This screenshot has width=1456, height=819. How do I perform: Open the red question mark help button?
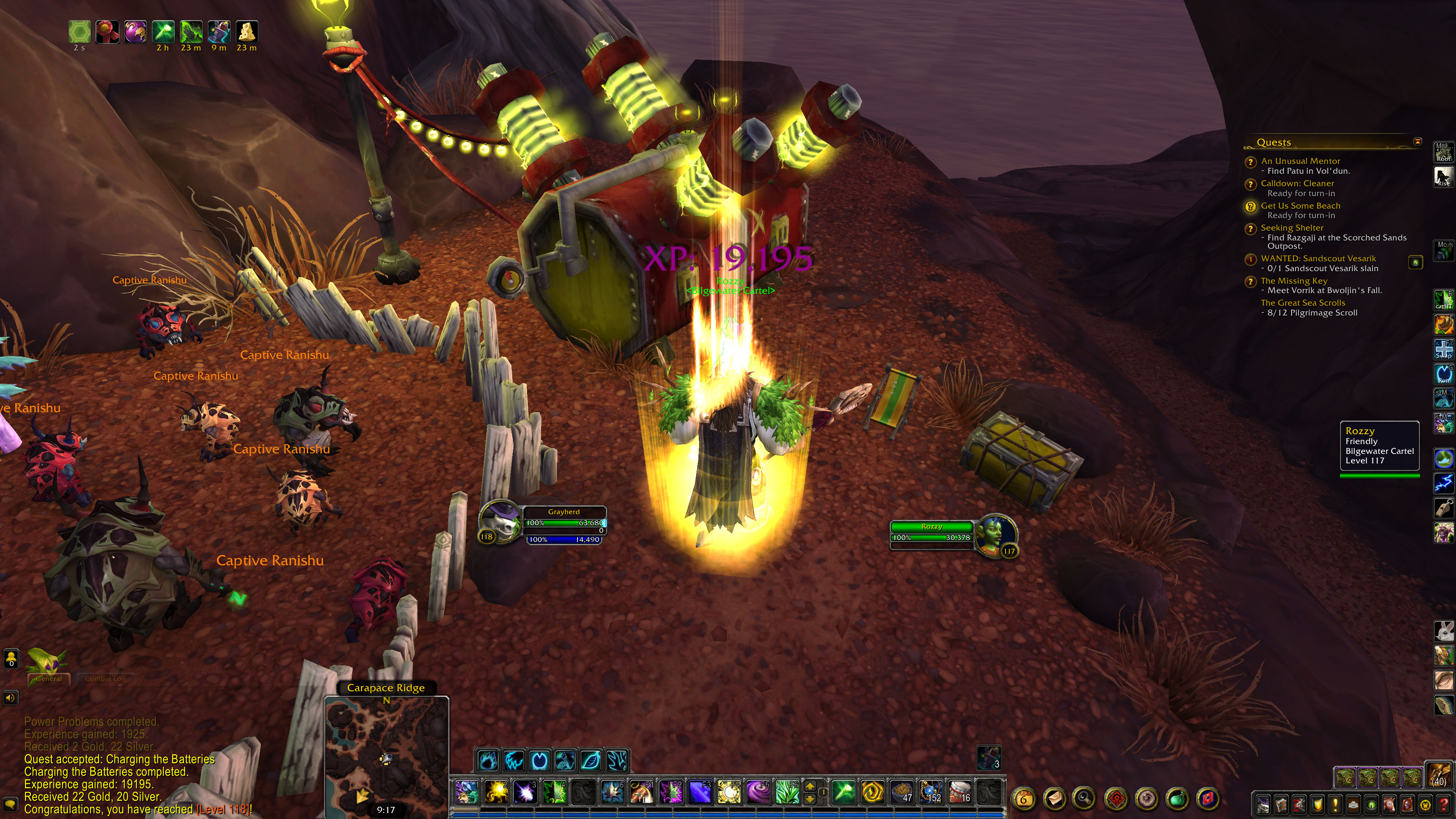coord(1443,804)
